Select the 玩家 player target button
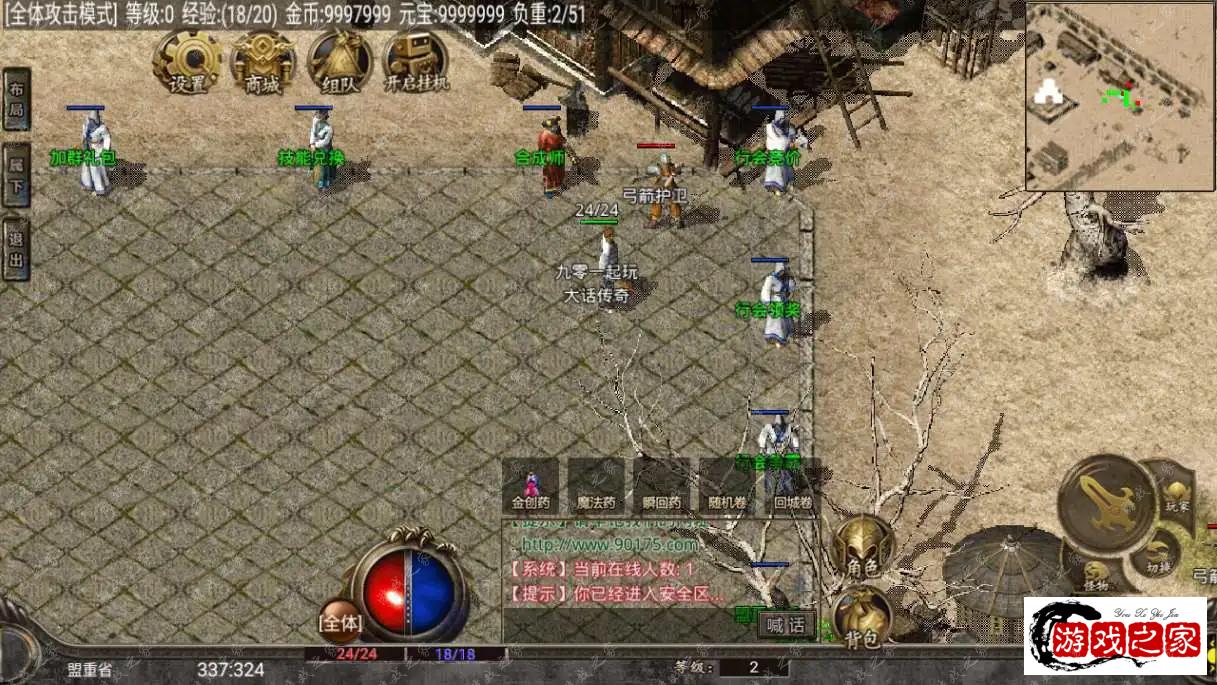 pos(1177,497)
